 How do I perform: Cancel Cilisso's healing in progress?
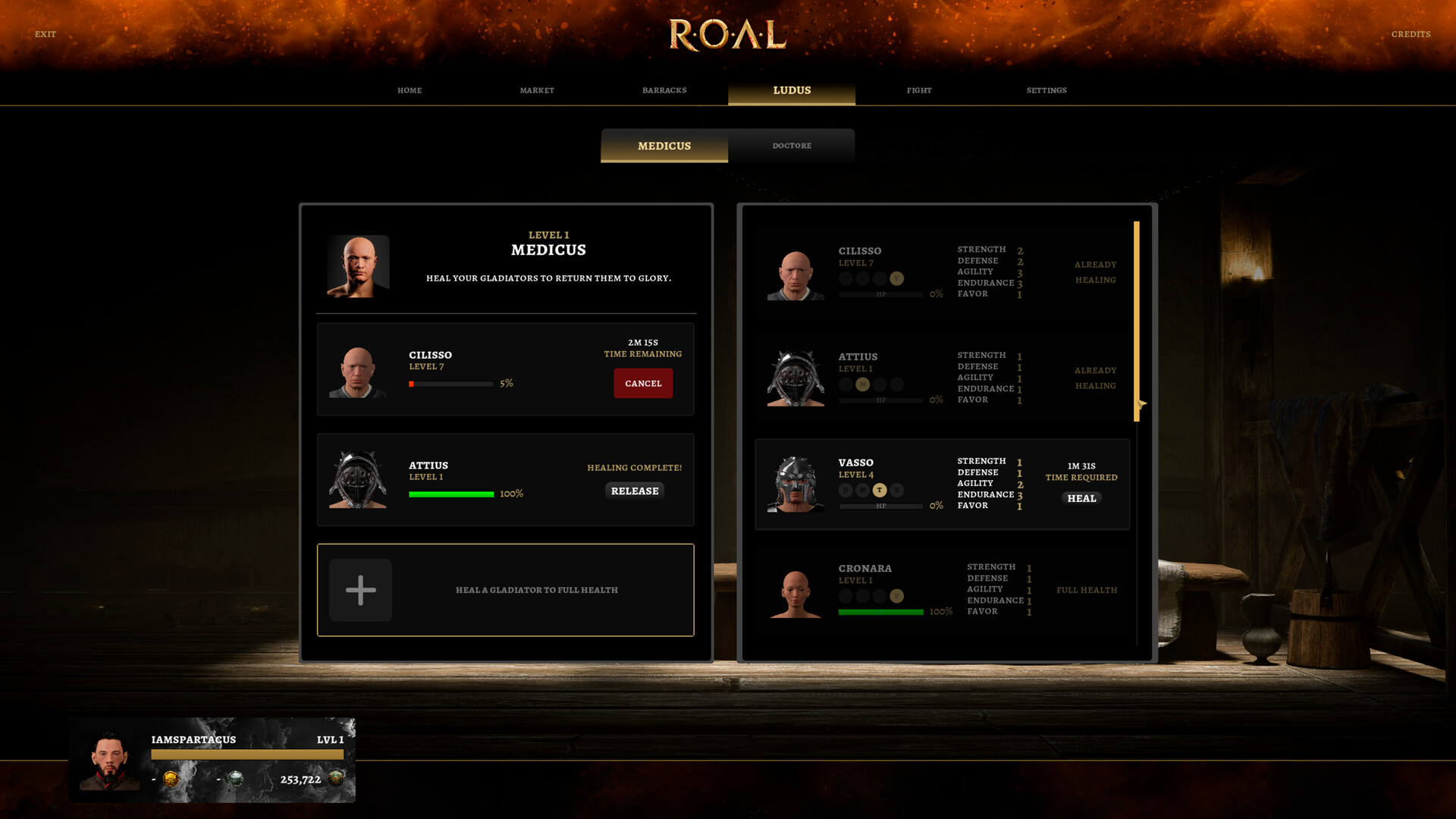point(643,383)
